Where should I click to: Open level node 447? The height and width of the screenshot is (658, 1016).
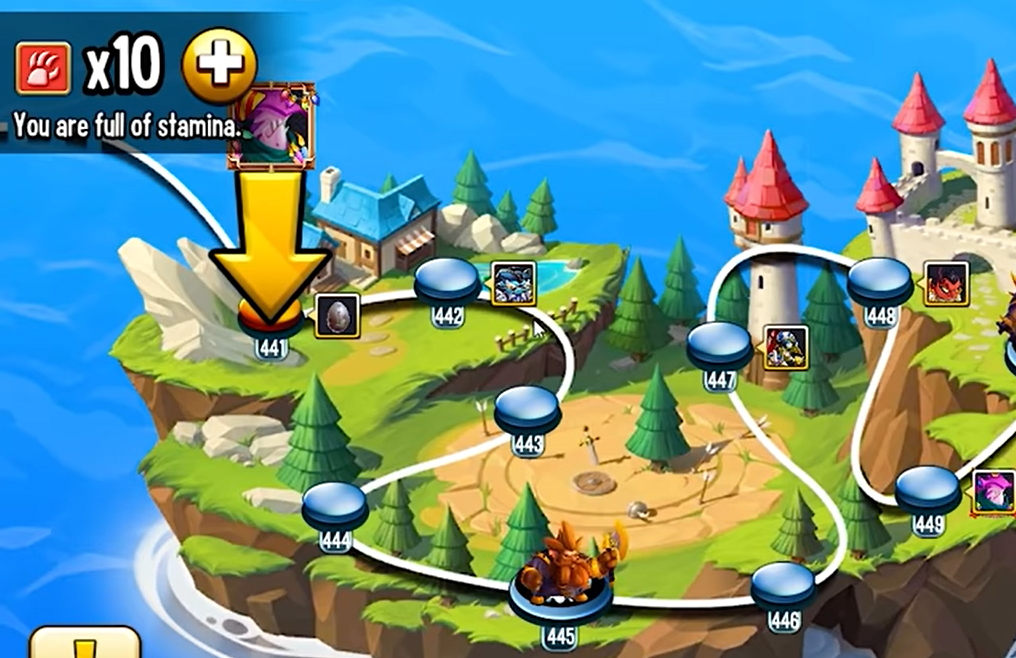[719, 347]
